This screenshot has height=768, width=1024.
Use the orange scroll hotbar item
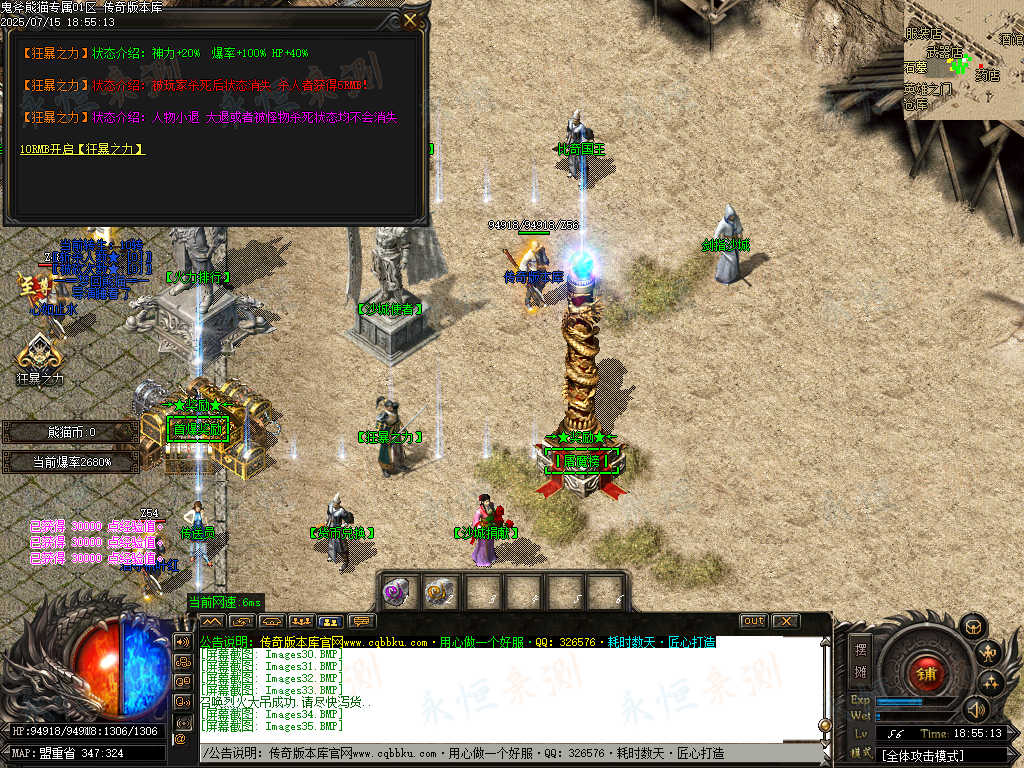pos(439,591)
